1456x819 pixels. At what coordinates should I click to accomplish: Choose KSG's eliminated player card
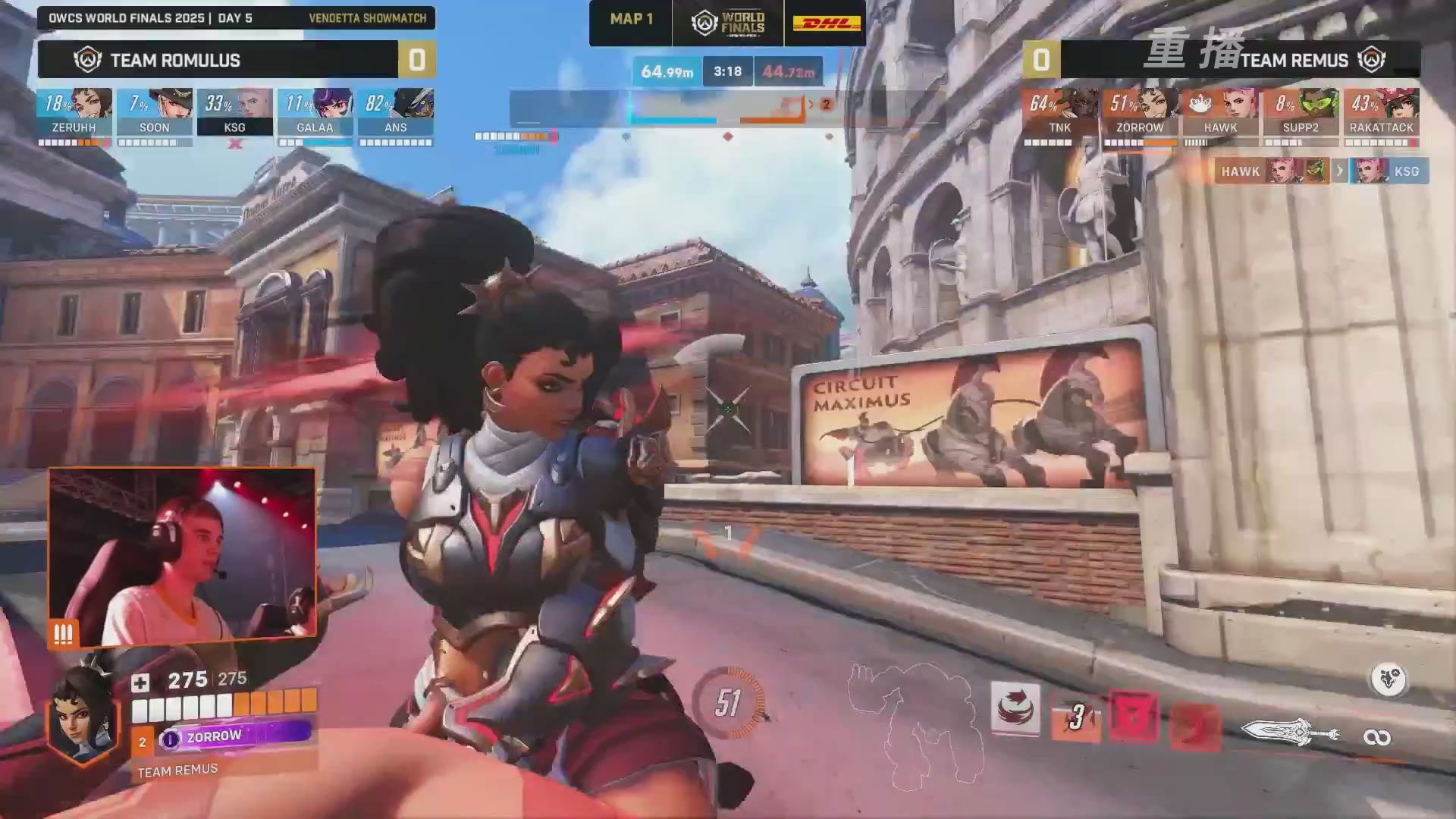tap(235, 111)
